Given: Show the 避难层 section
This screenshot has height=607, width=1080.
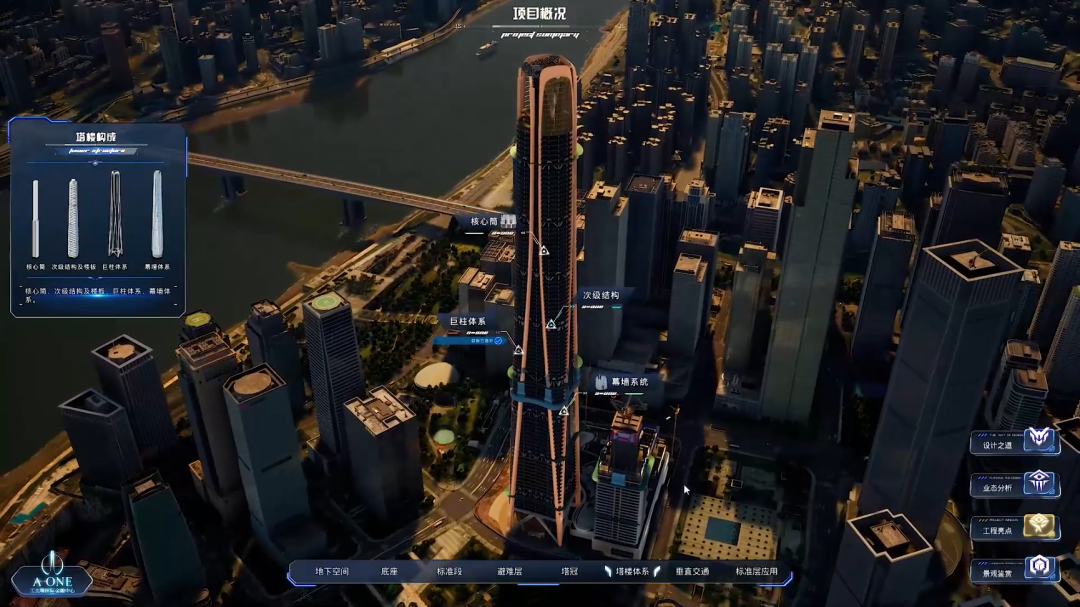Looking at the screenshot, I should [510, 572].
